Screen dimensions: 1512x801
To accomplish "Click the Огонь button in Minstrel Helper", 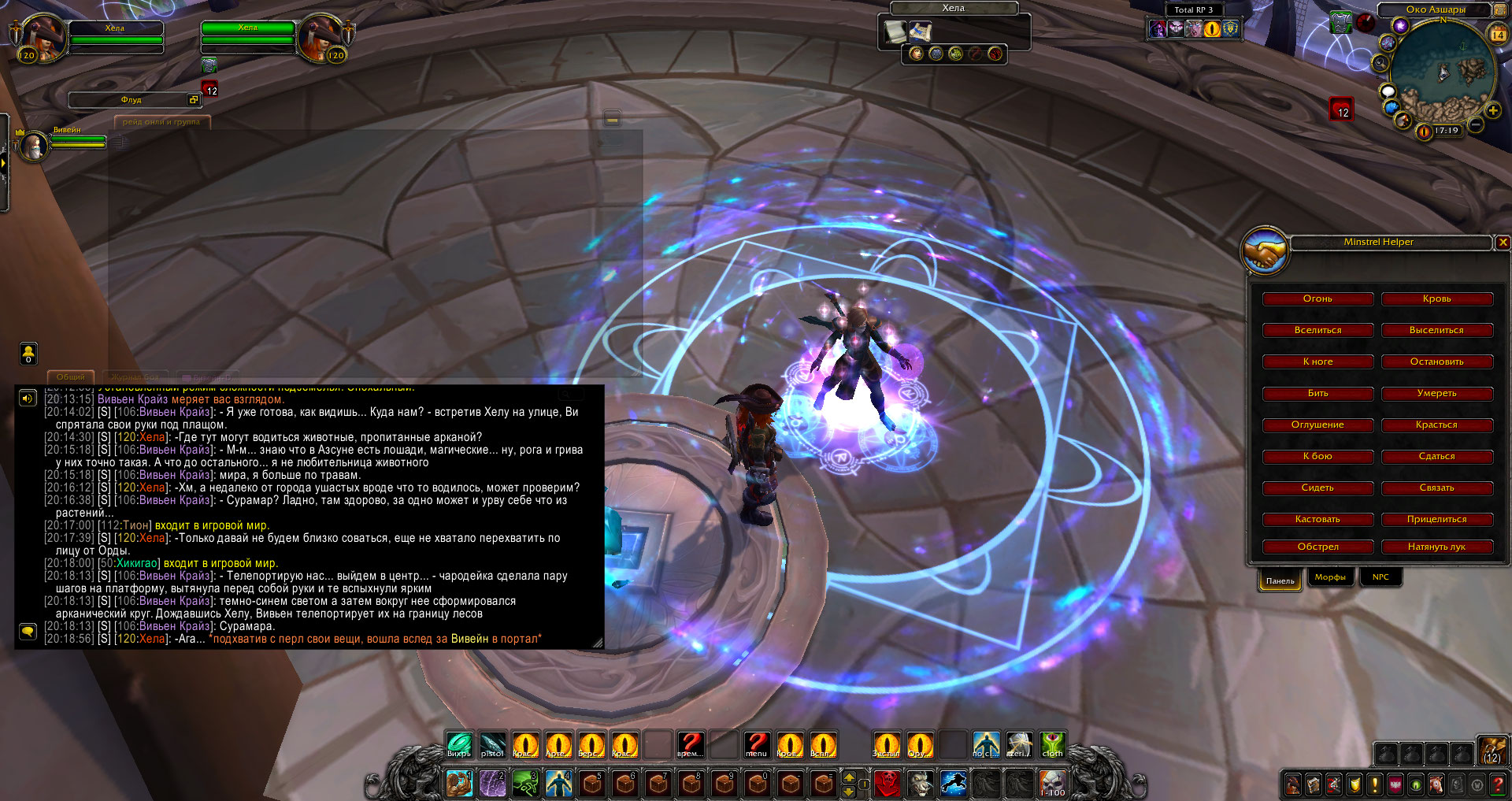I will (1317, 299).
